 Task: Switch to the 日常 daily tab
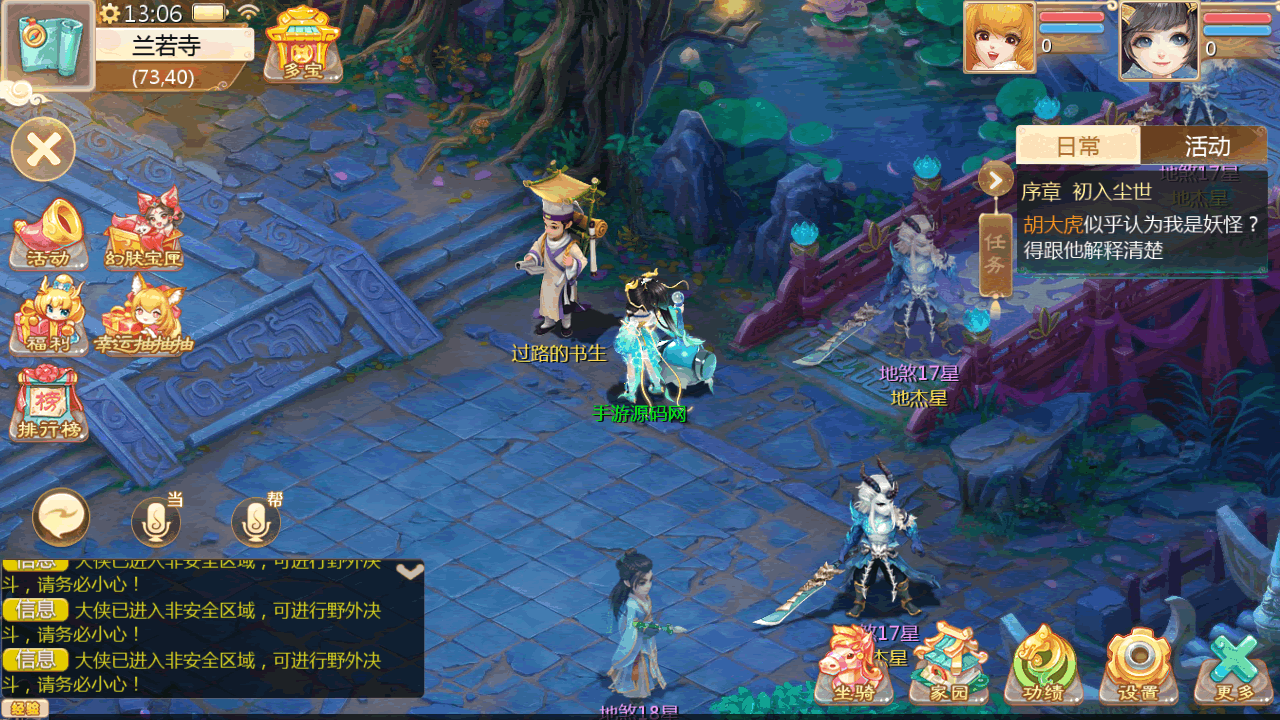pos(1077,146)
